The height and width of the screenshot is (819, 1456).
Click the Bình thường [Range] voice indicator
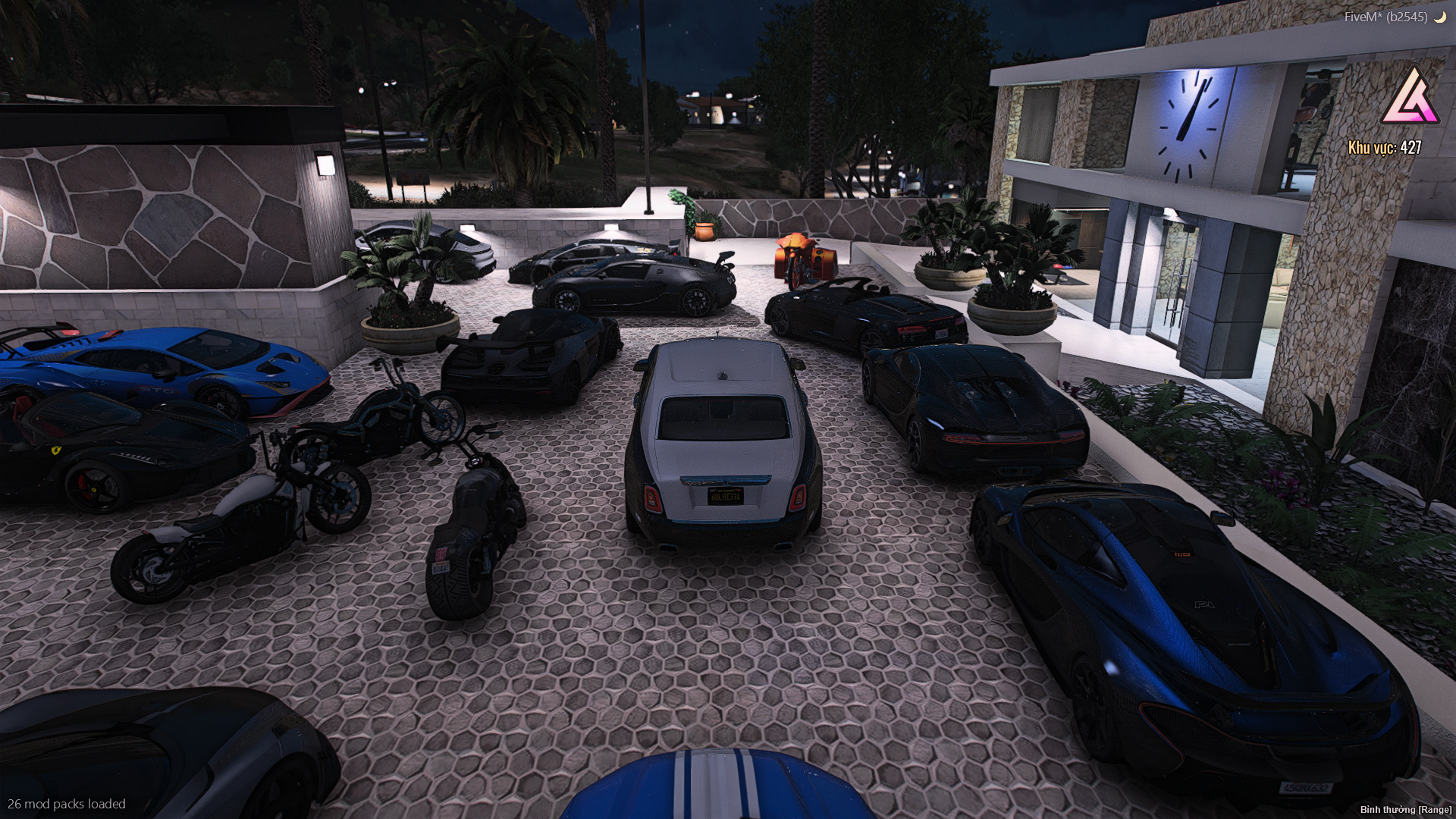click(x=1405, y=810)
